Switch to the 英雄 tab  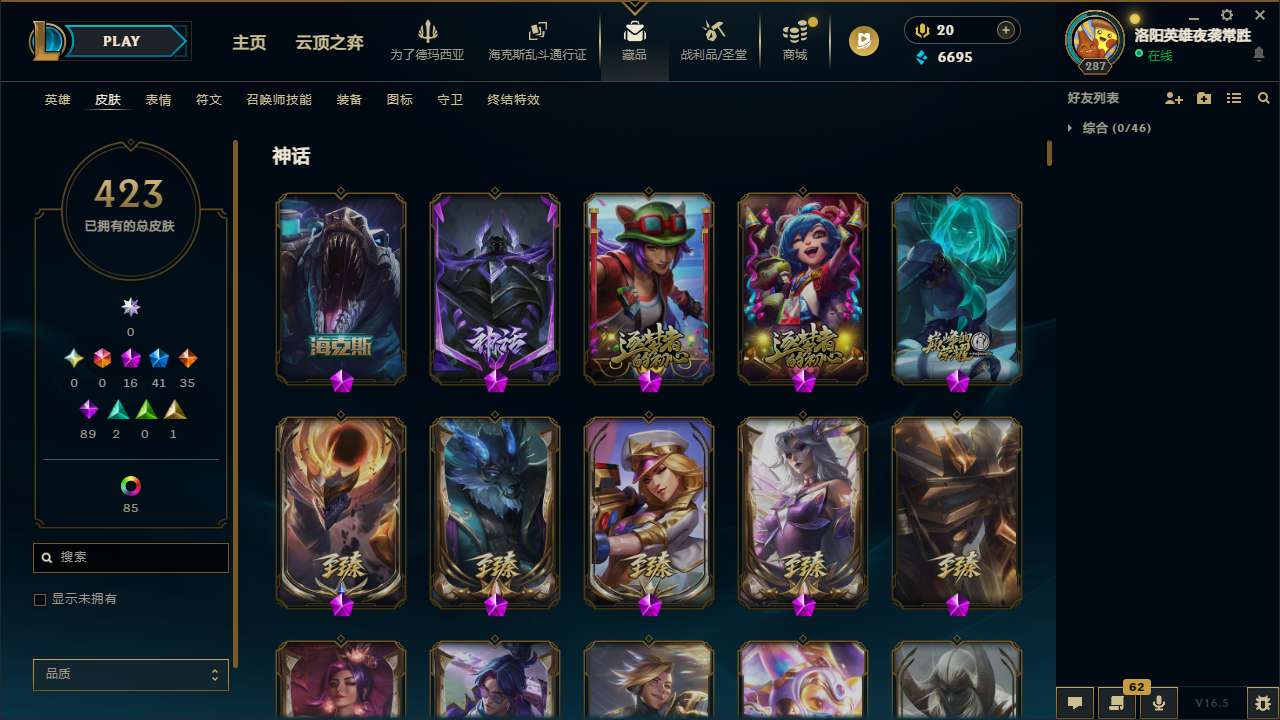[57, 99]
